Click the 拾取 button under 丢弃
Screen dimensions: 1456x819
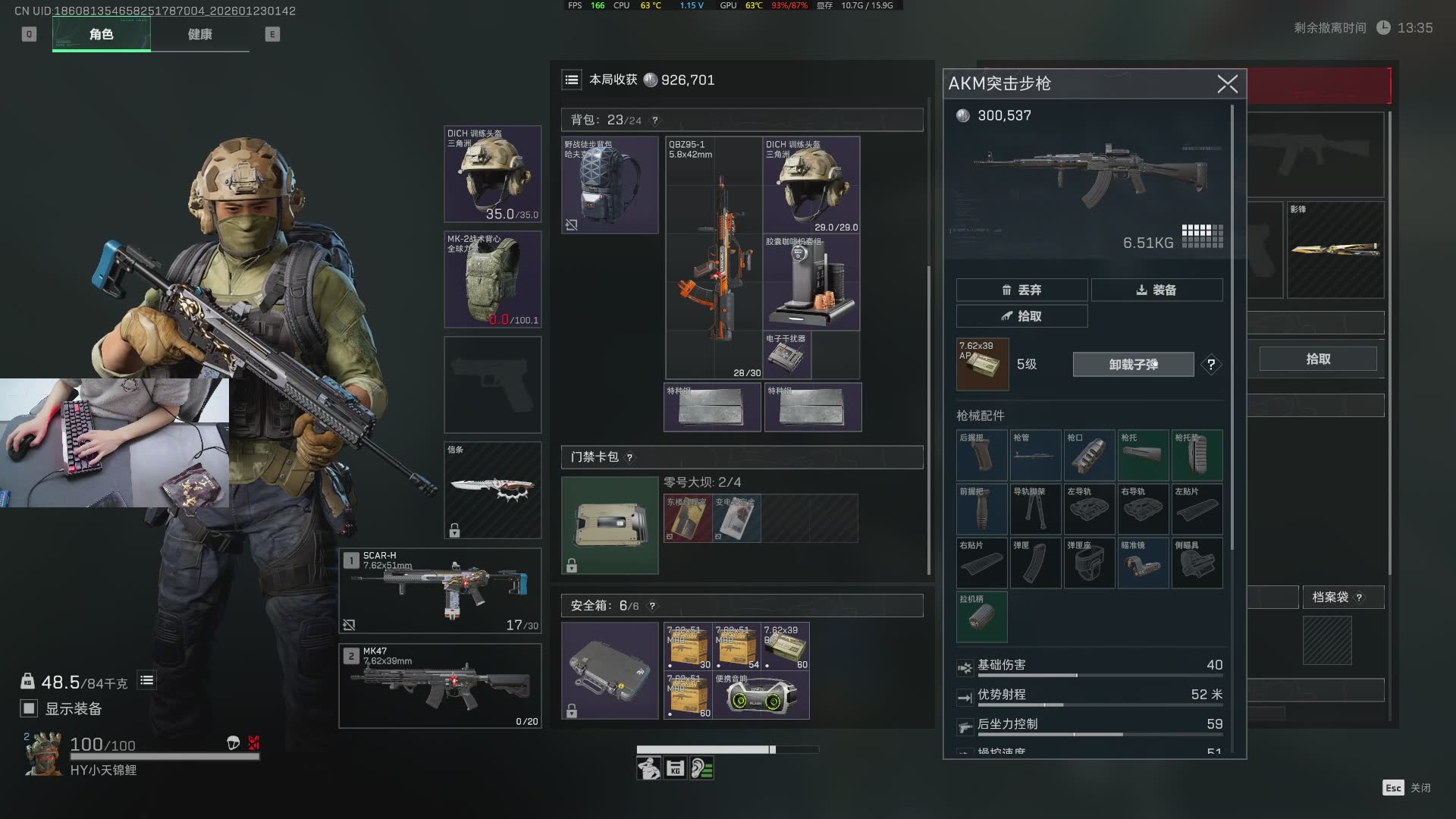[x=1021, y=316]
